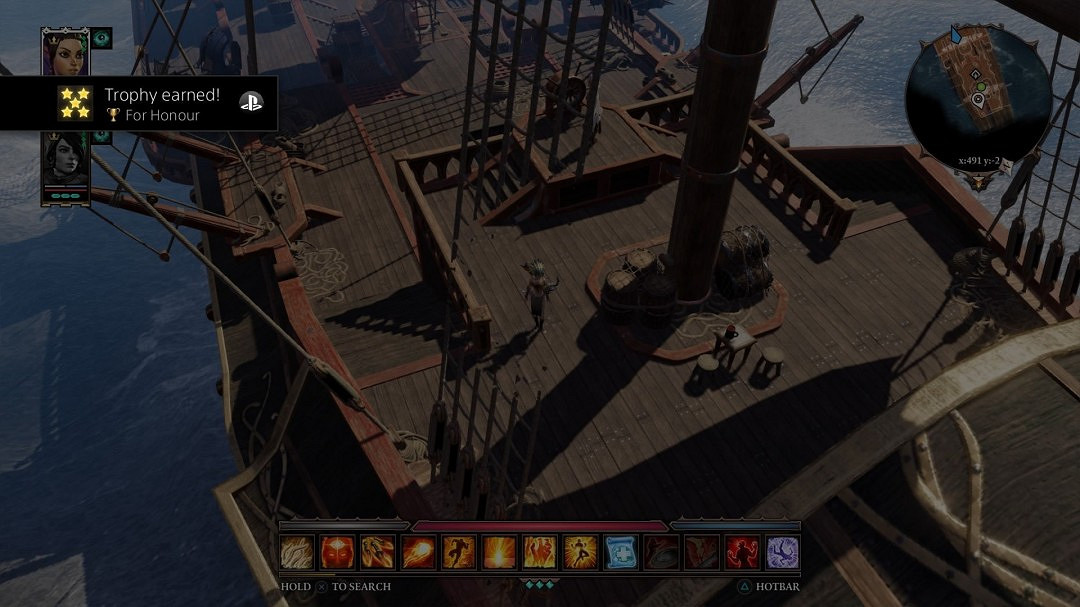Image resolution: width=1080 pixels, height=607 pixels.
Task: Select the dark-haired second party member portrait
Action: [65, 160]
